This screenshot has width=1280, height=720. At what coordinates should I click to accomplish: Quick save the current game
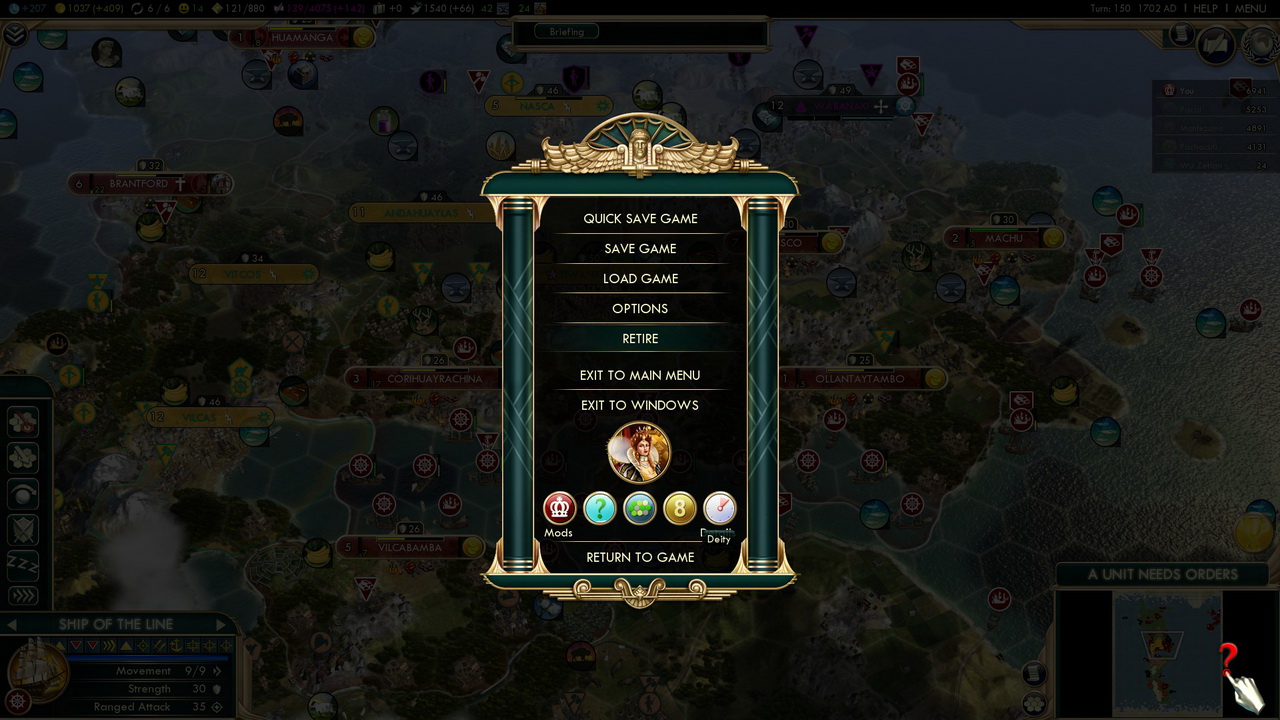[x=640, y=218]
